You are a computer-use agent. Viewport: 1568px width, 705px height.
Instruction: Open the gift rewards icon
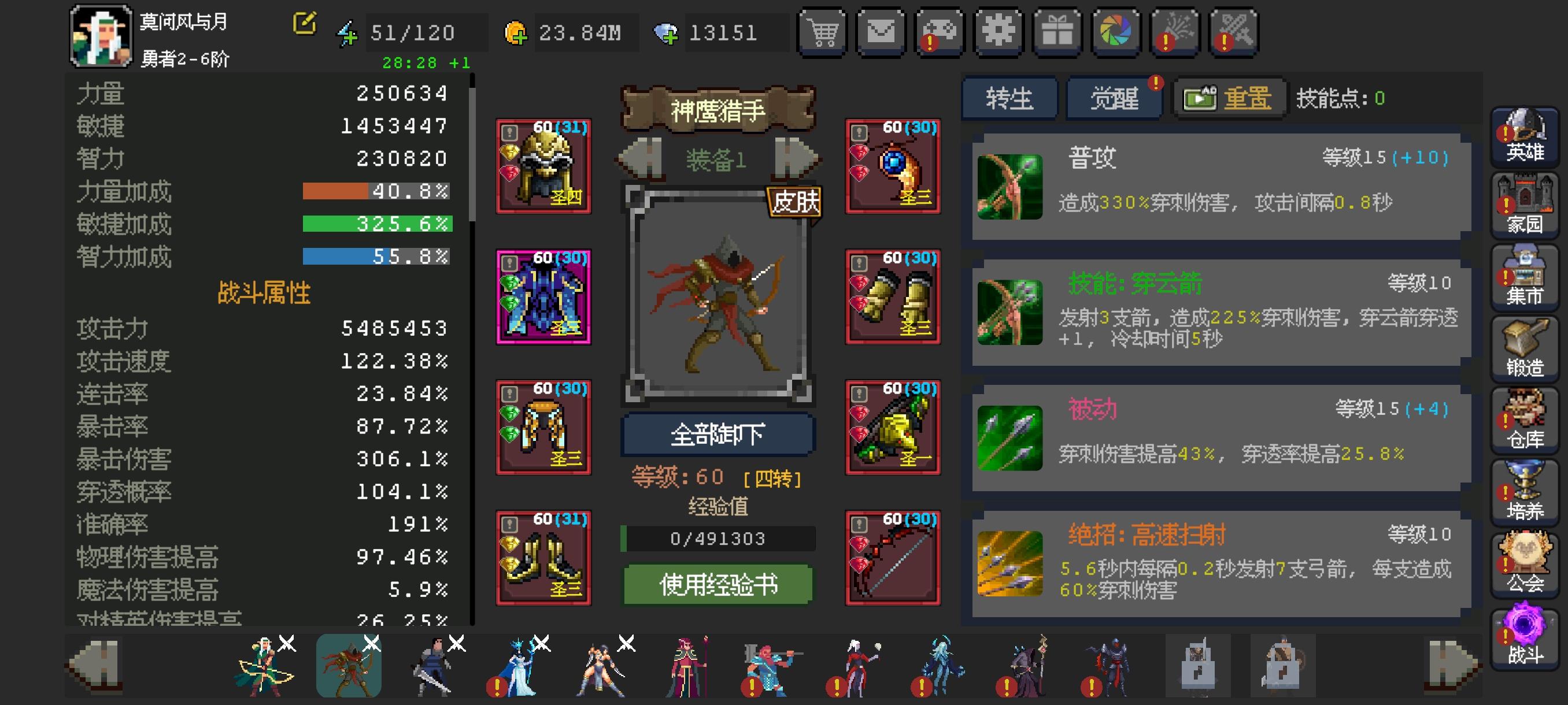click(x=1058, y=32)
